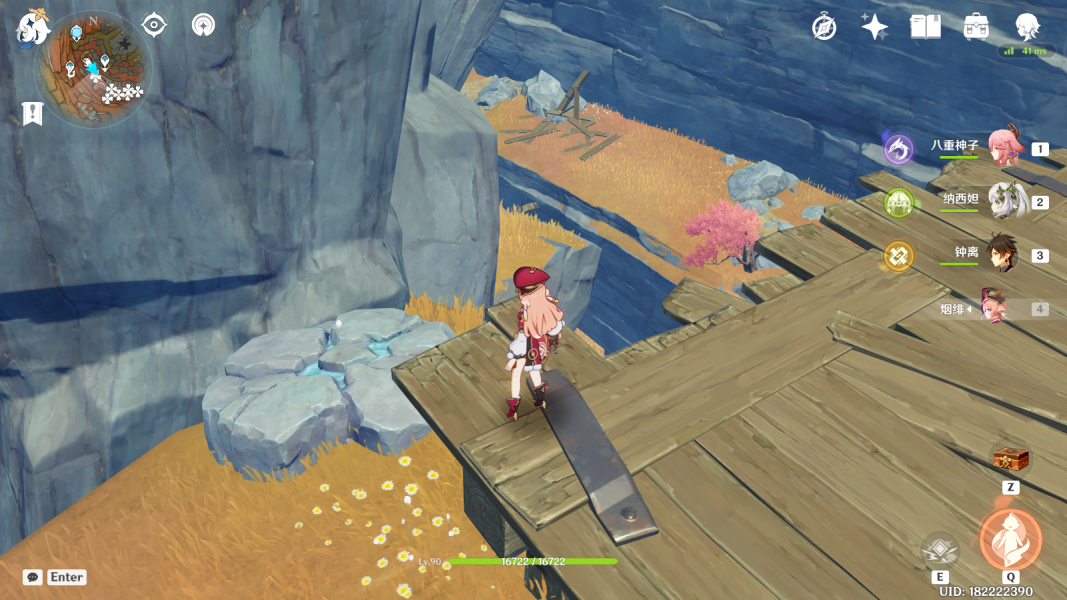The height and width of the screenshot is (600, 1067).
Task: Click the eye-shaped icon beside the minimap
Action: tap(154, 25)
